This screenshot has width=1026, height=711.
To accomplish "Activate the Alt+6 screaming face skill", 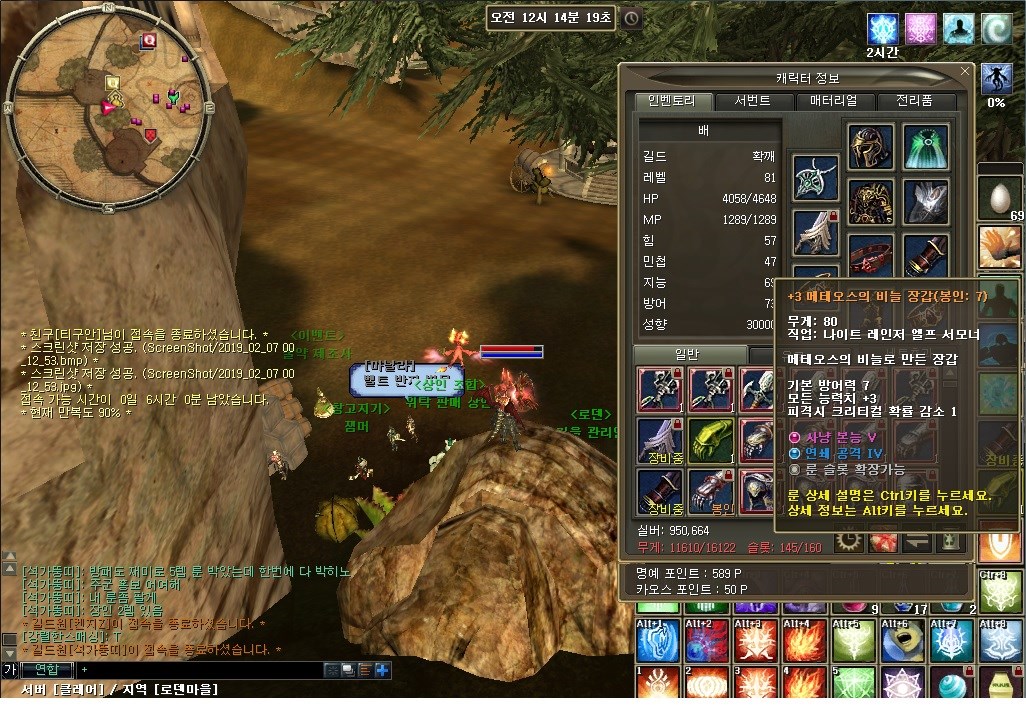I will click(901, 640).
